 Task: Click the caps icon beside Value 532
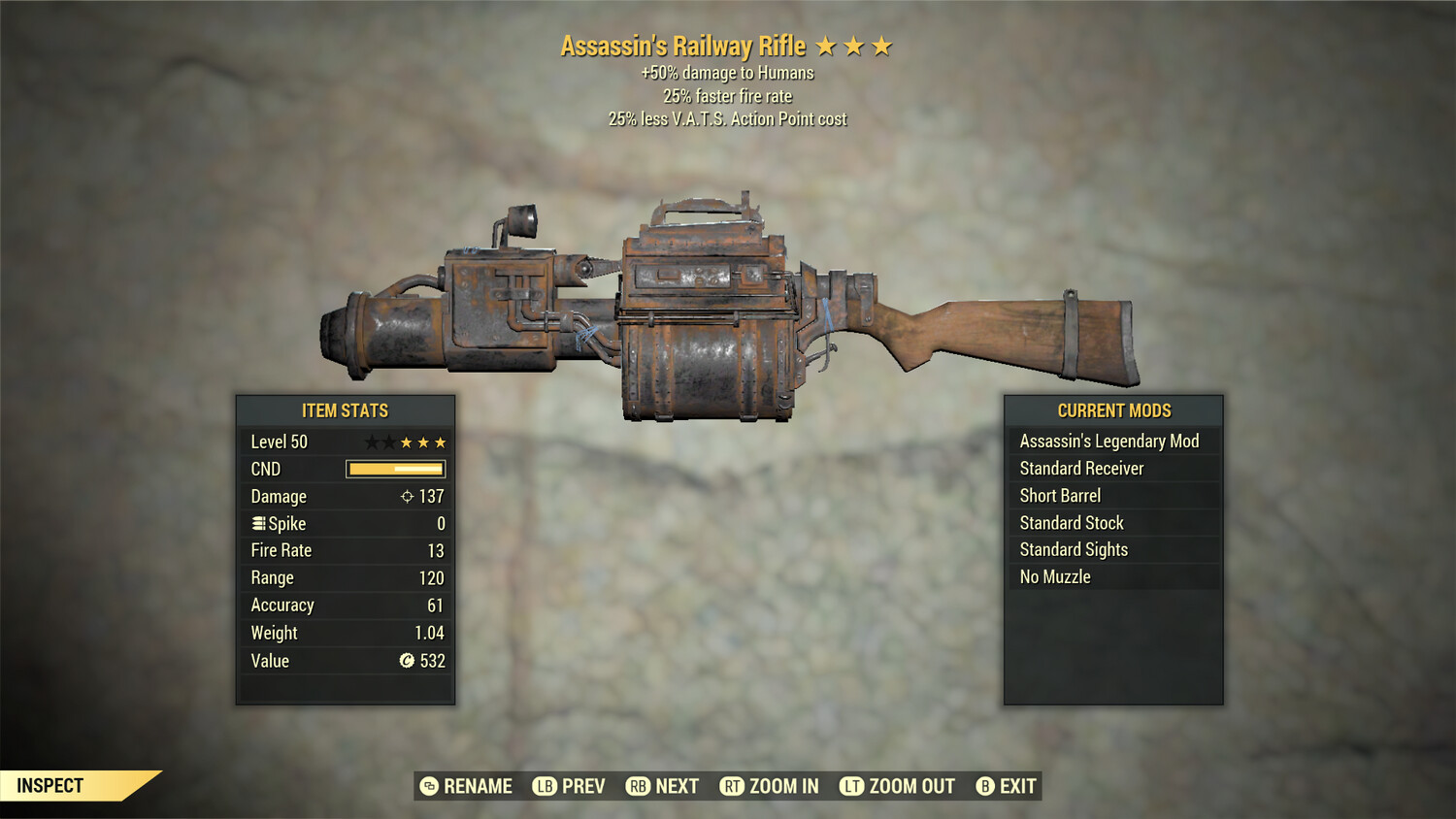(408, 661)
